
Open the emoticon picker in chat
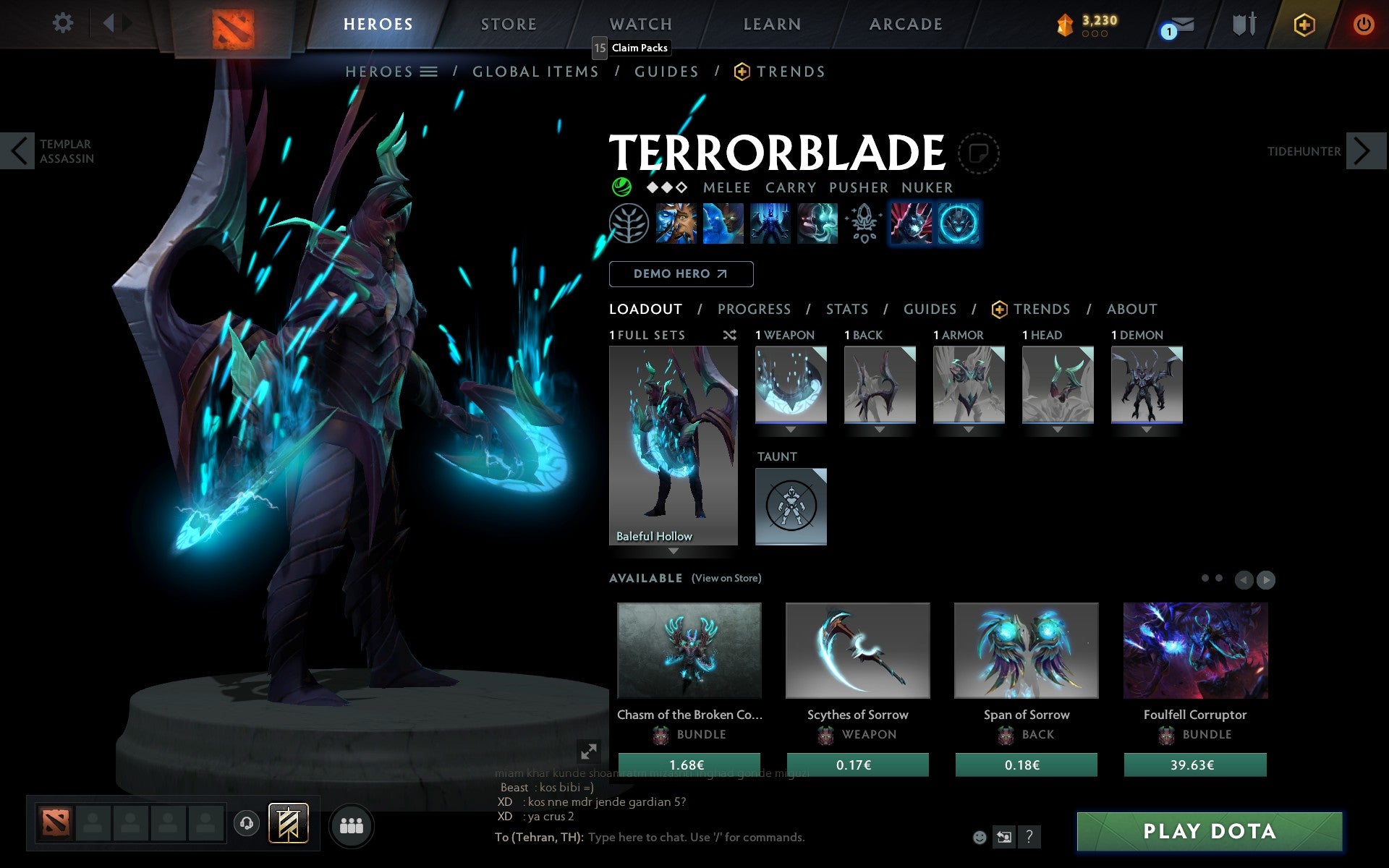981,837
